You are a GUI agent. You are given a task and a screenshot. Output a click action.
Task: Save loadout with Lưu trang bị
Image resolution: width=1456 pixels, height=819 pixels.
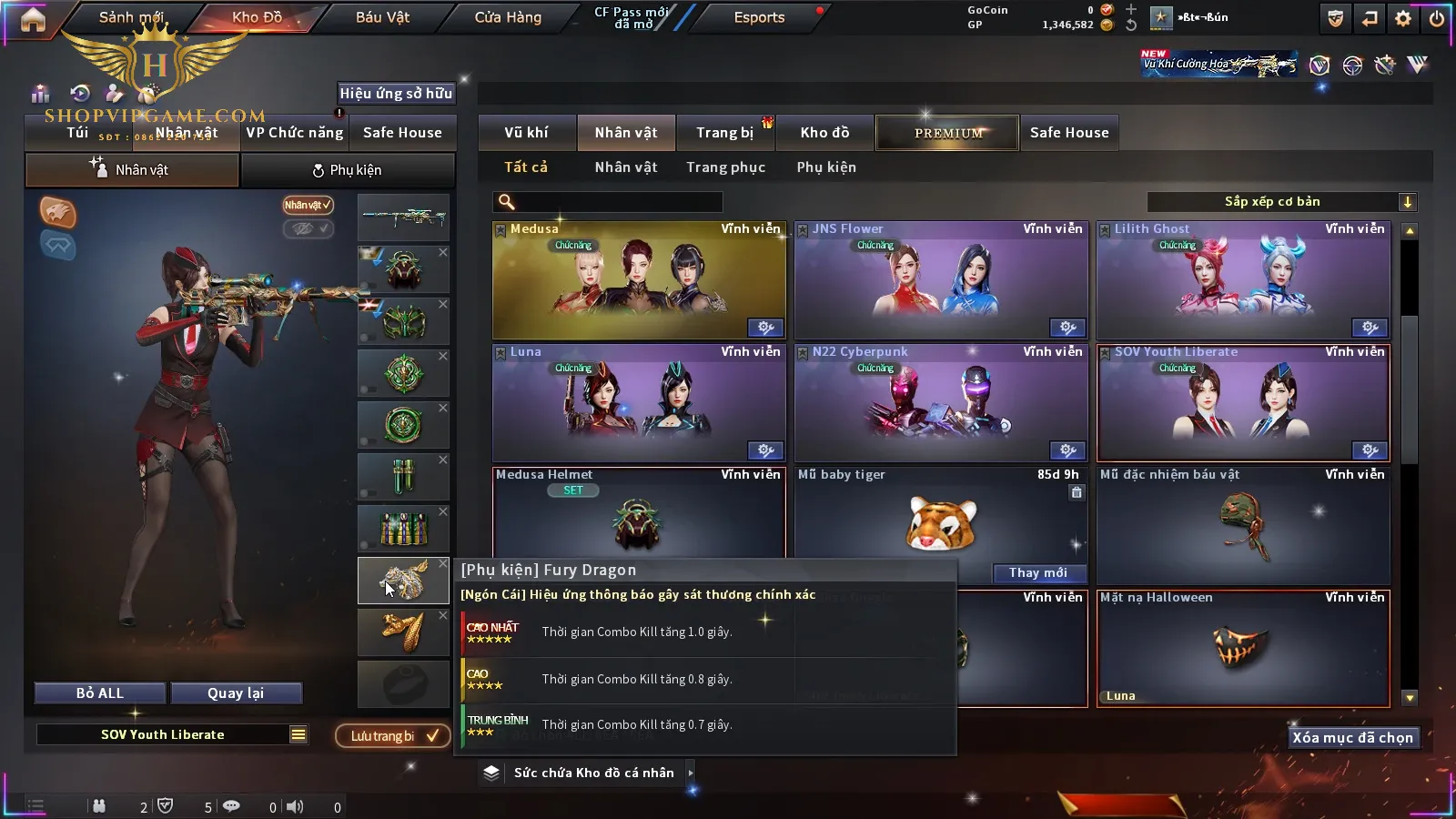393,735
